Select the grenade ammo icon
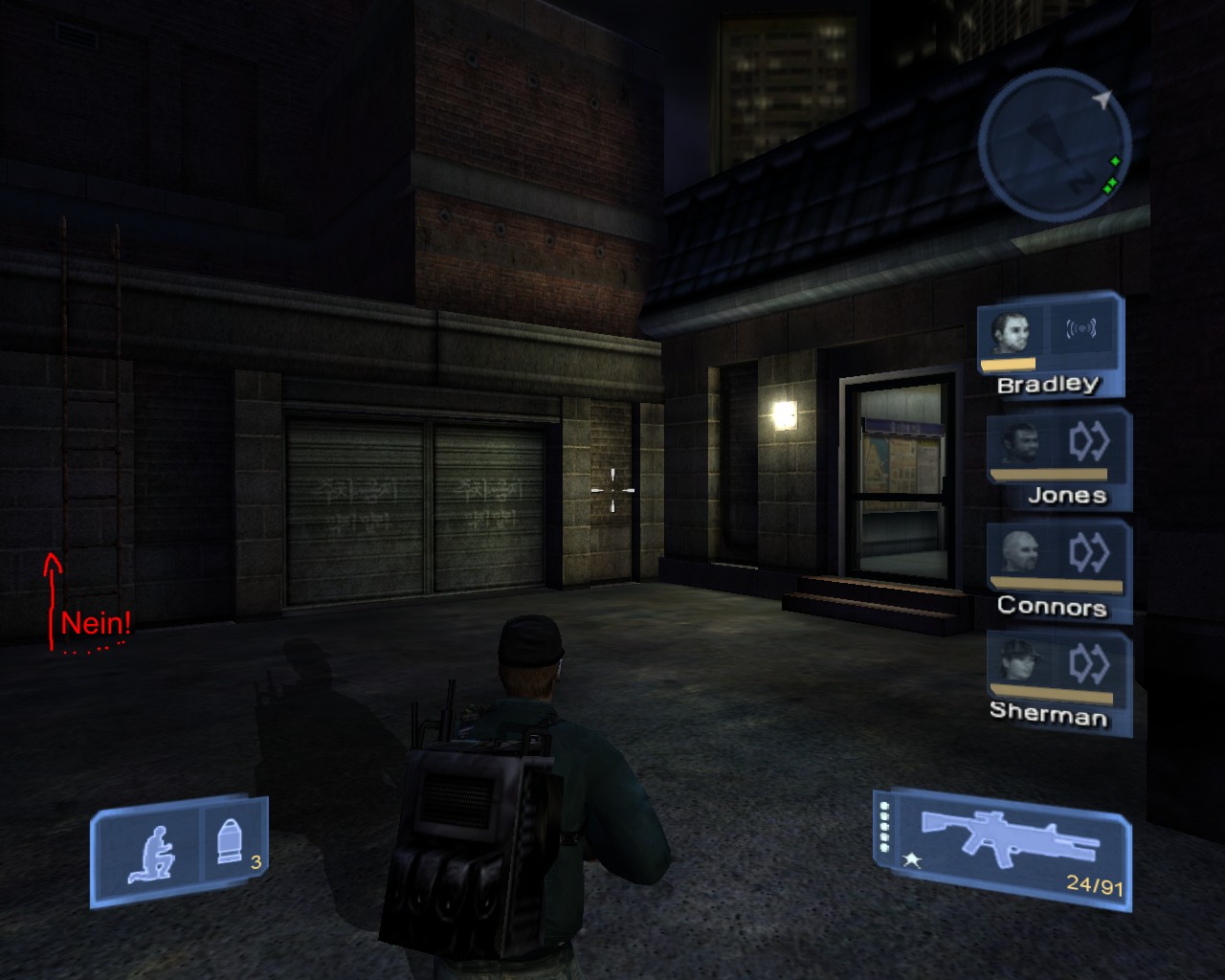Screen dimensions: 1225x980 click(230, 843)
